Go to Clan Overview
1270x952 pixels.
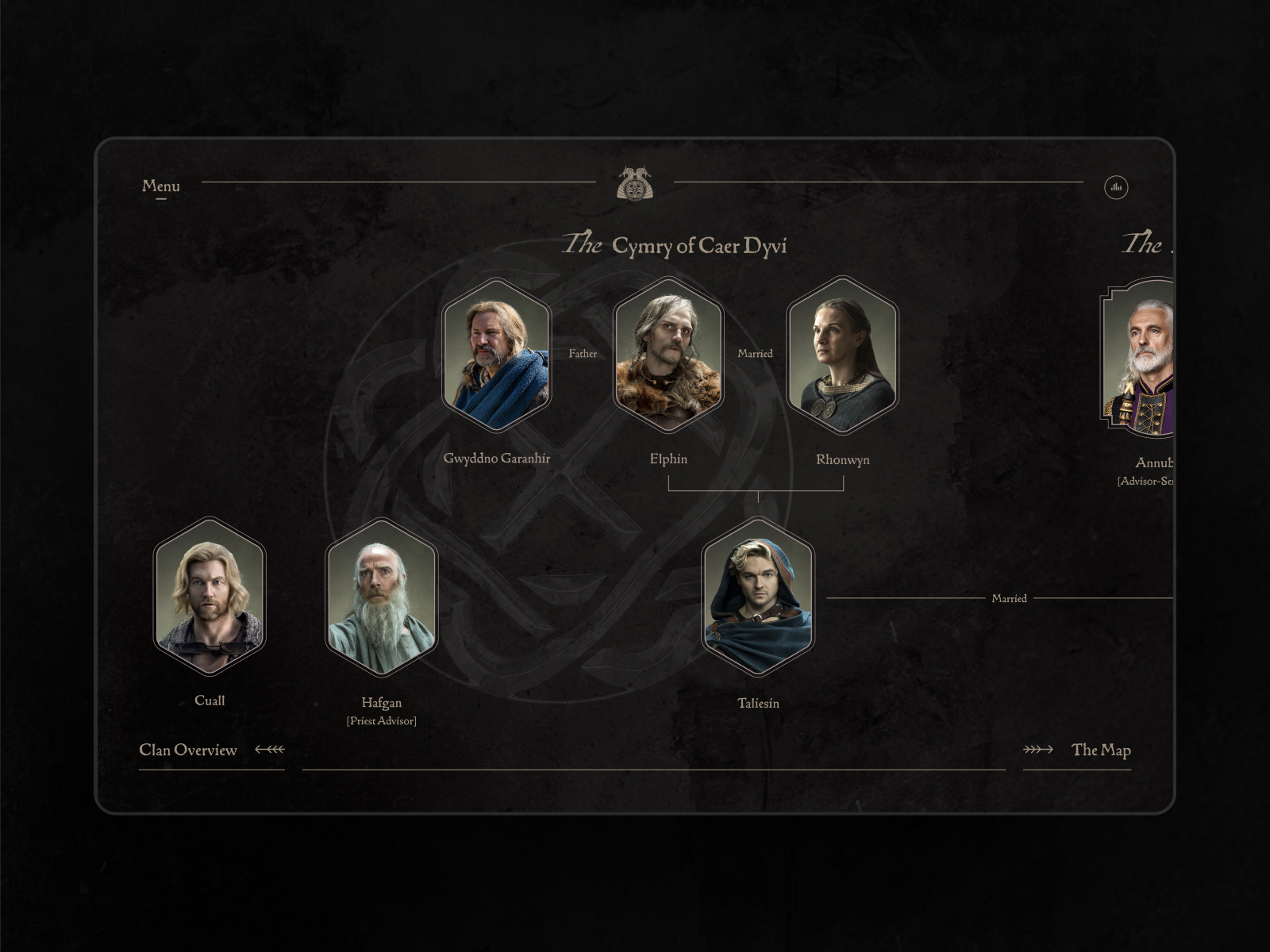coord(189,750)
